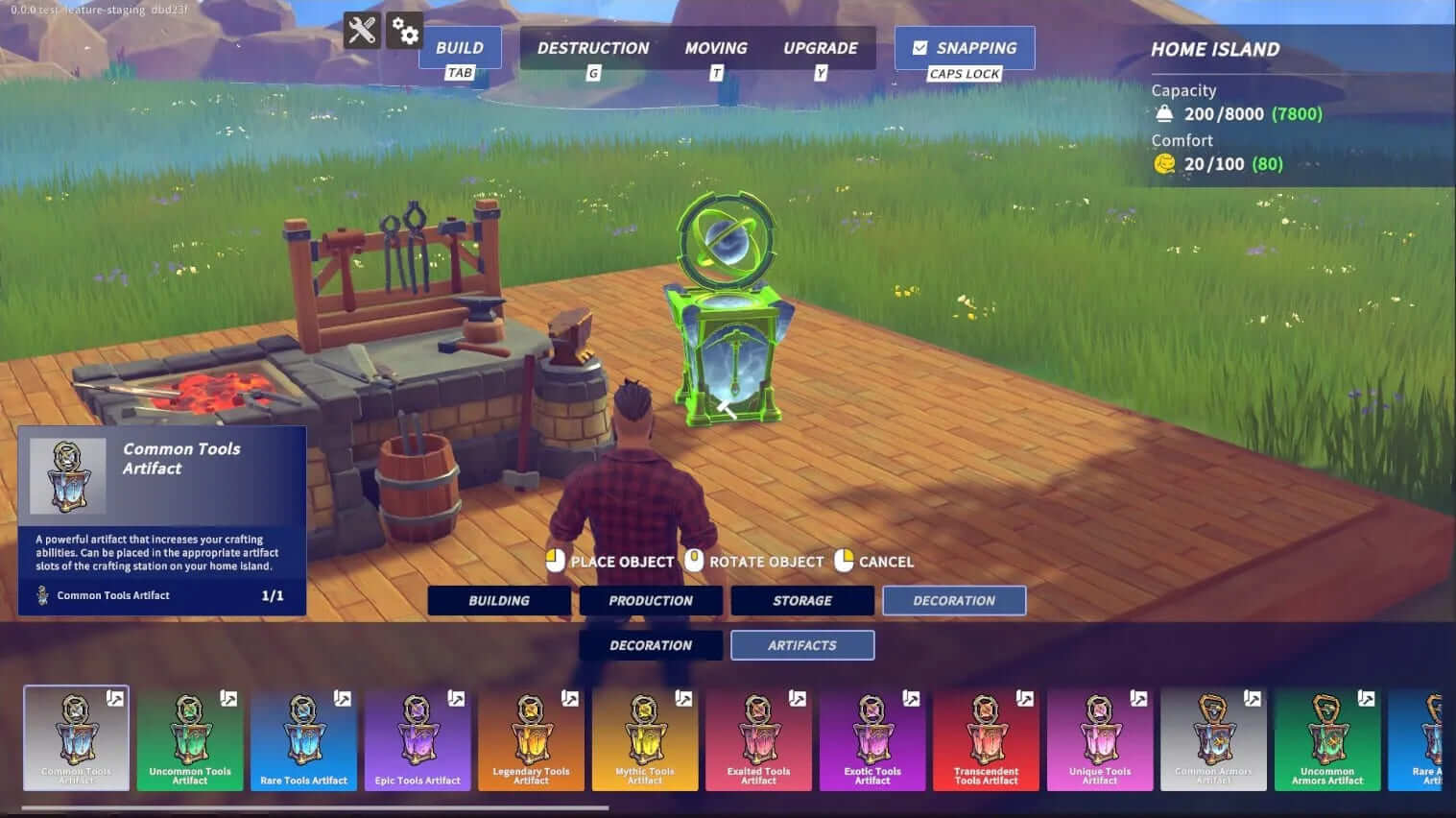
Task: Open the Moving mode tab
Action: tap(715, 47)
